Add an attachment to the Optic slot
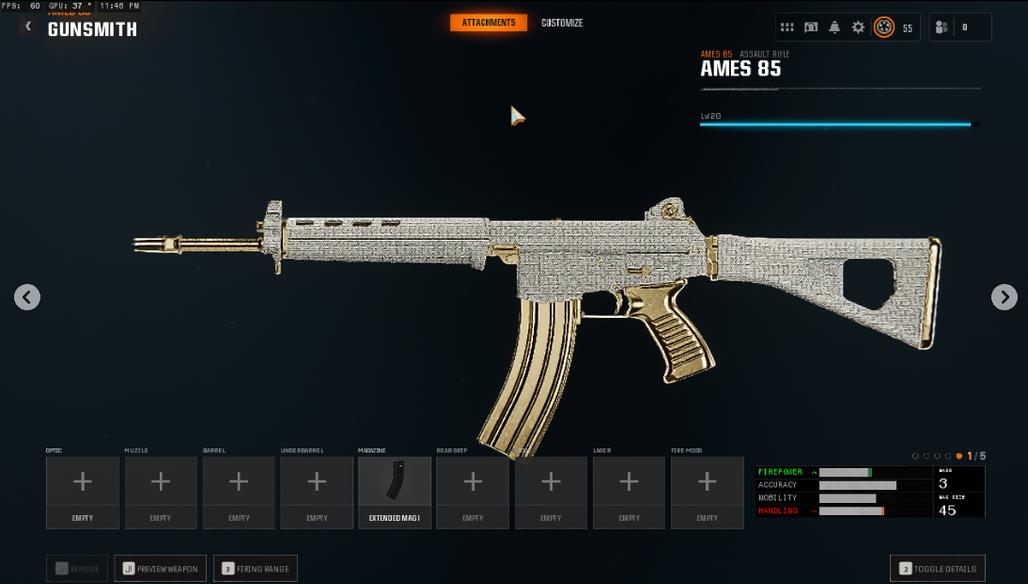The height and width of the screenshot is (584, 1028). coord(82,492)
